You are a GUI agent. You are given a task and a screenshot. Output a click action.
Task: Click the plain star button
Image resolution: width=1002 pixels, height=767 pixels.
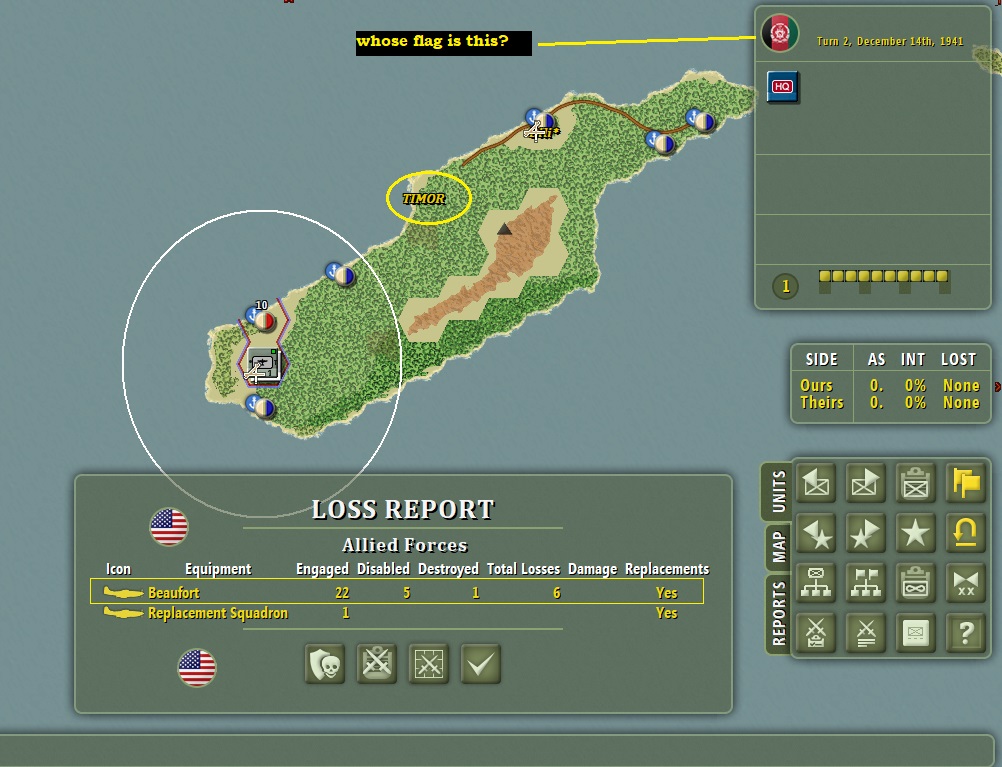(915, 533)
